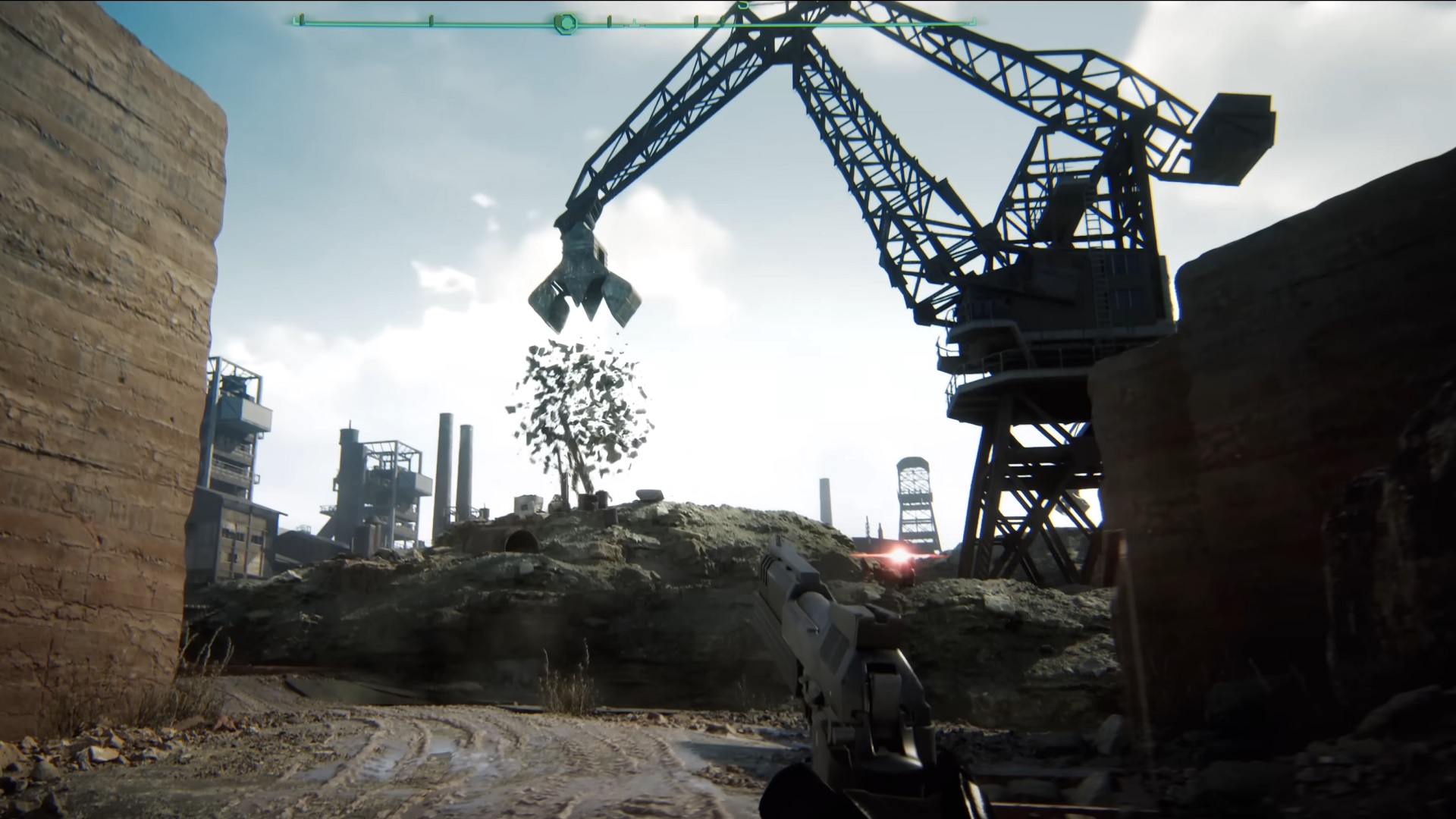Click the tunnel pipe in the rock mound

520,540
